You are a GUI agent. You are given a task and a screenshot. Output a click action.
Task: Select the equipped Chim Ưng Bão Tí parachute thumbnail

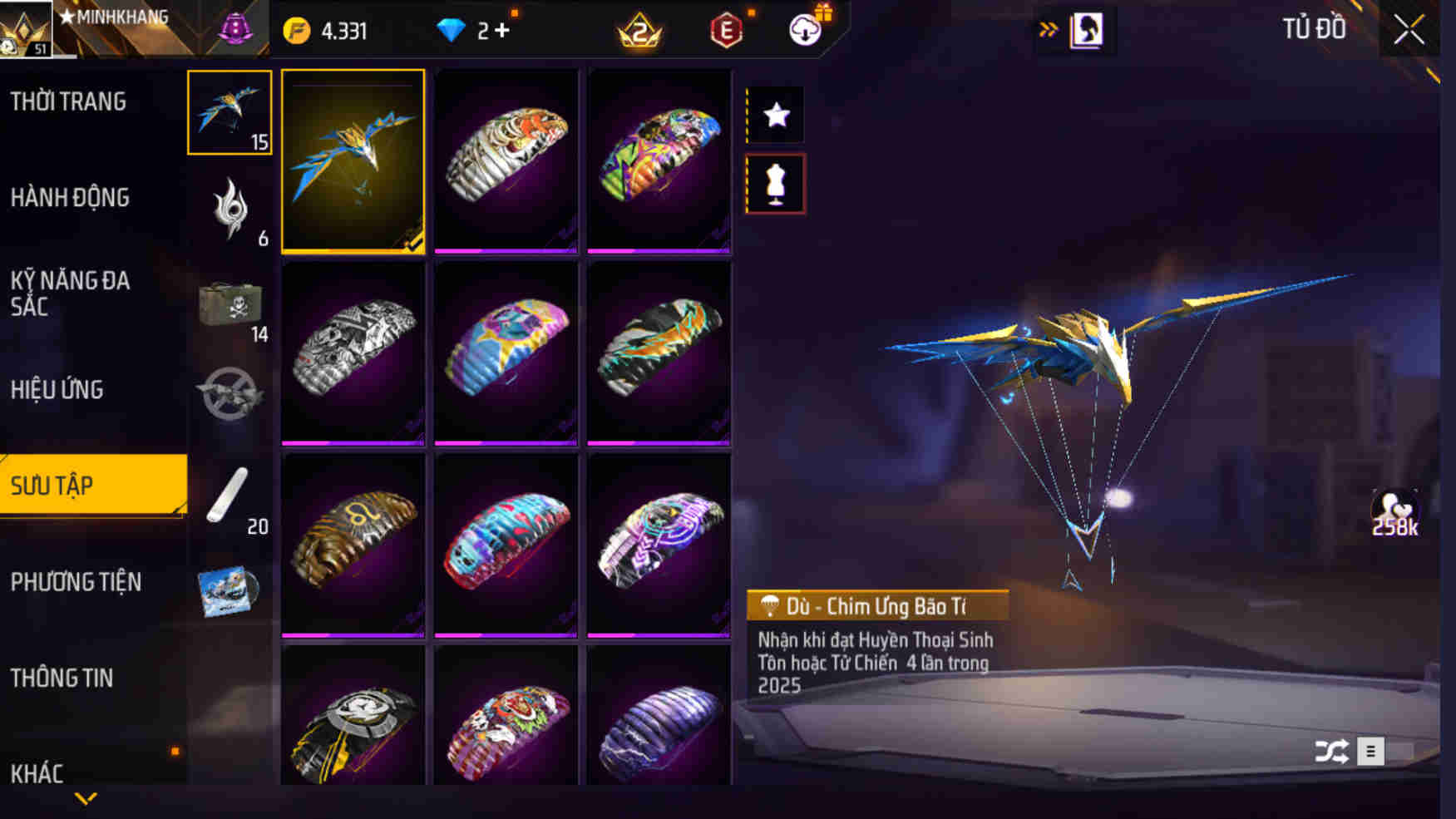[x=353, y=162]
